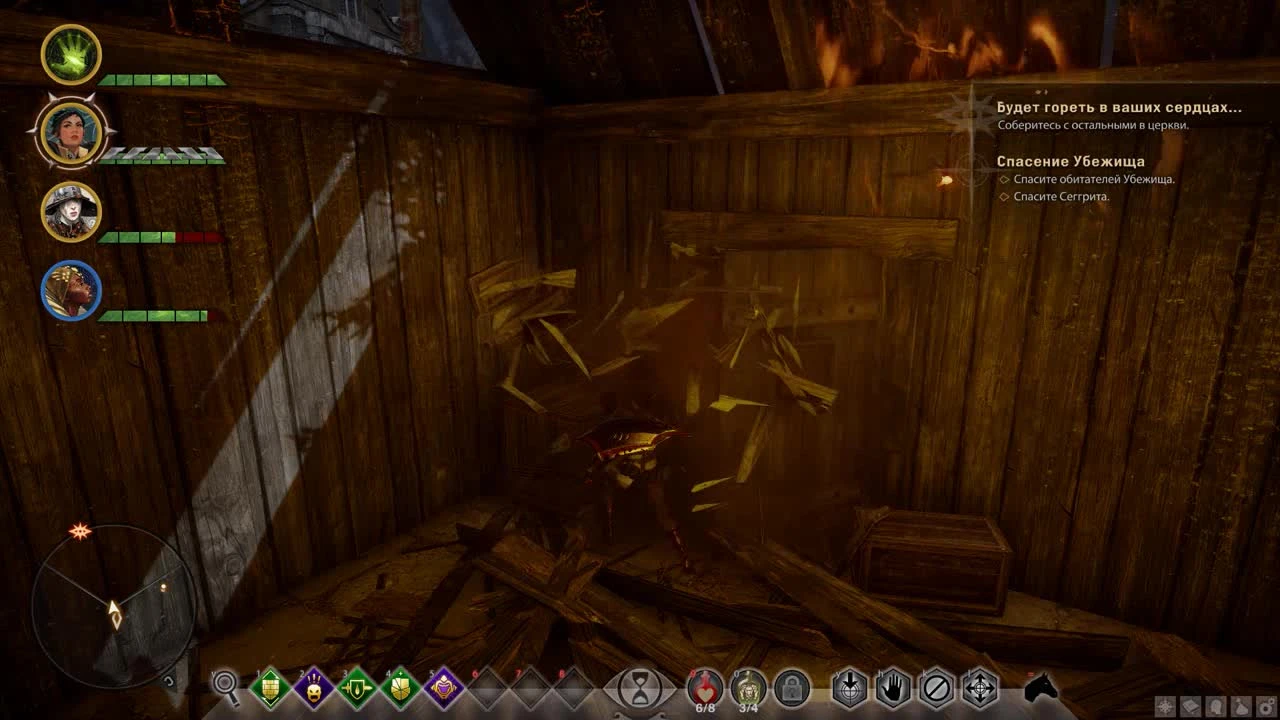Click the third companion's health bar
The height and width of the screenshot is (720, 1280).
coord(160,238)
